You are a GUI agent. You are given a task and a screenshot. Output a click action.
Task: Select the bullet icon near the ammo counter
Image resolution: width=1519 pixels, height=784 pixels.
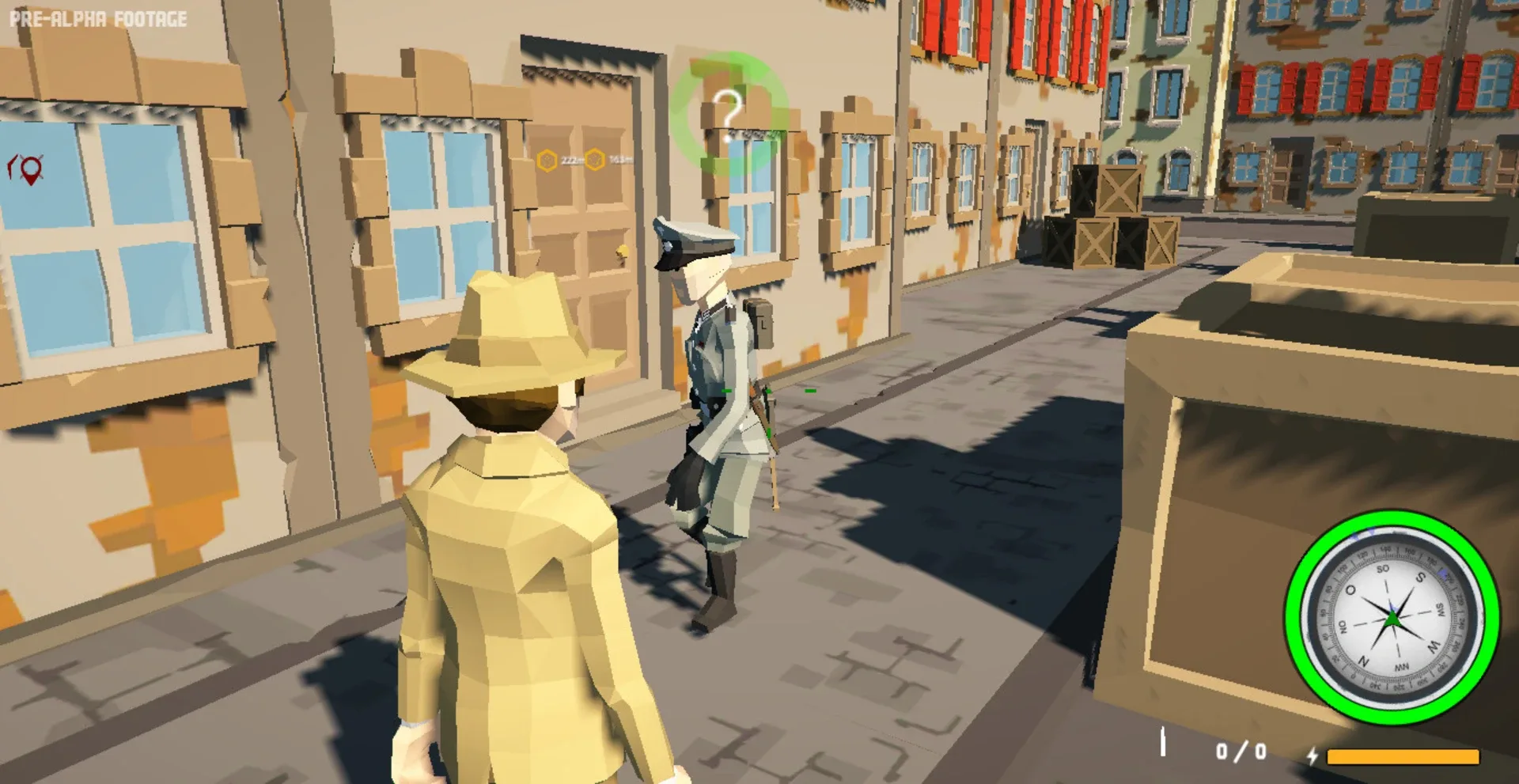[1163, 740]
